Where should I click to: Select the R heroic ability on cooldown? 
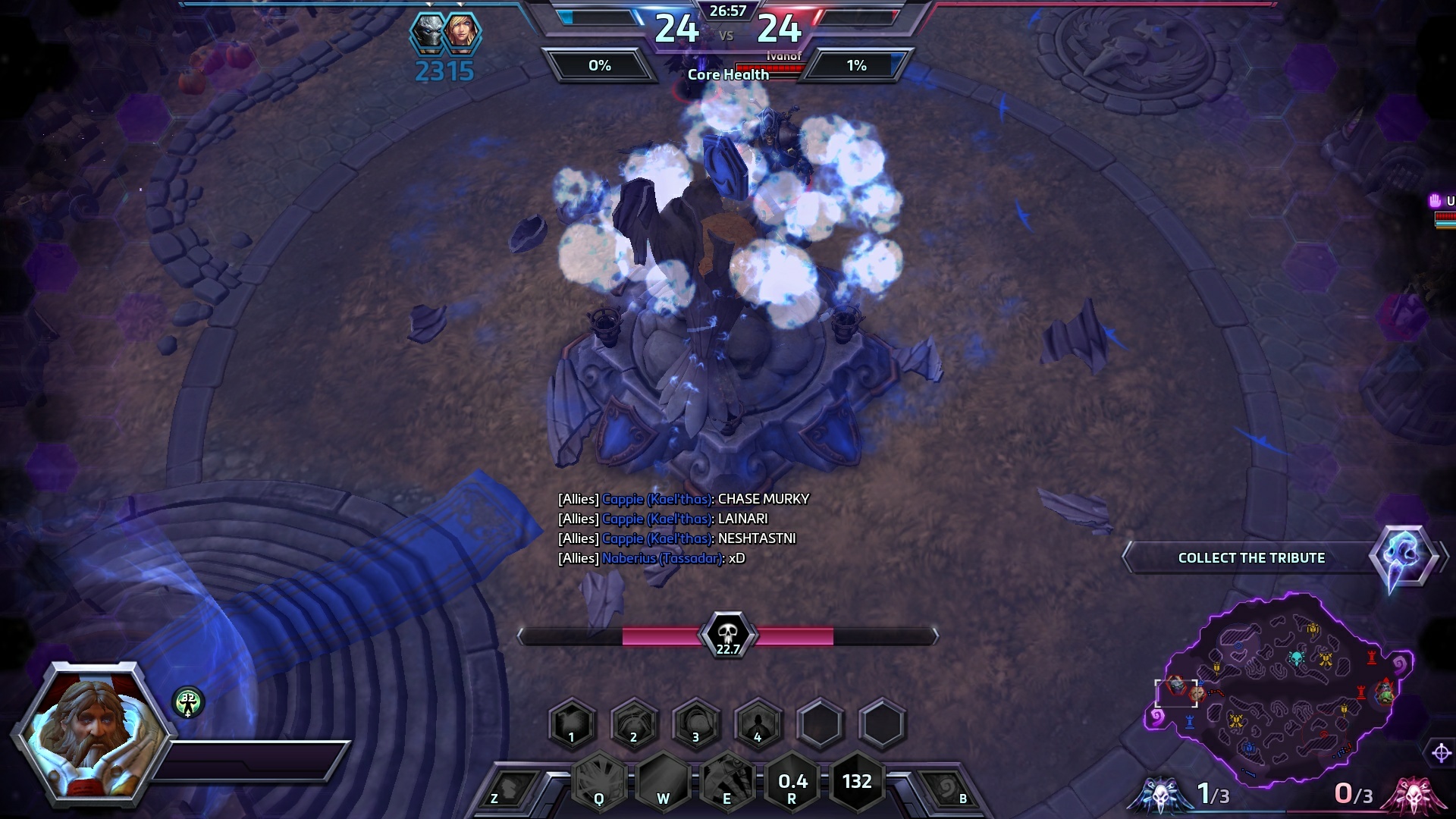click(x=792, y=783)
